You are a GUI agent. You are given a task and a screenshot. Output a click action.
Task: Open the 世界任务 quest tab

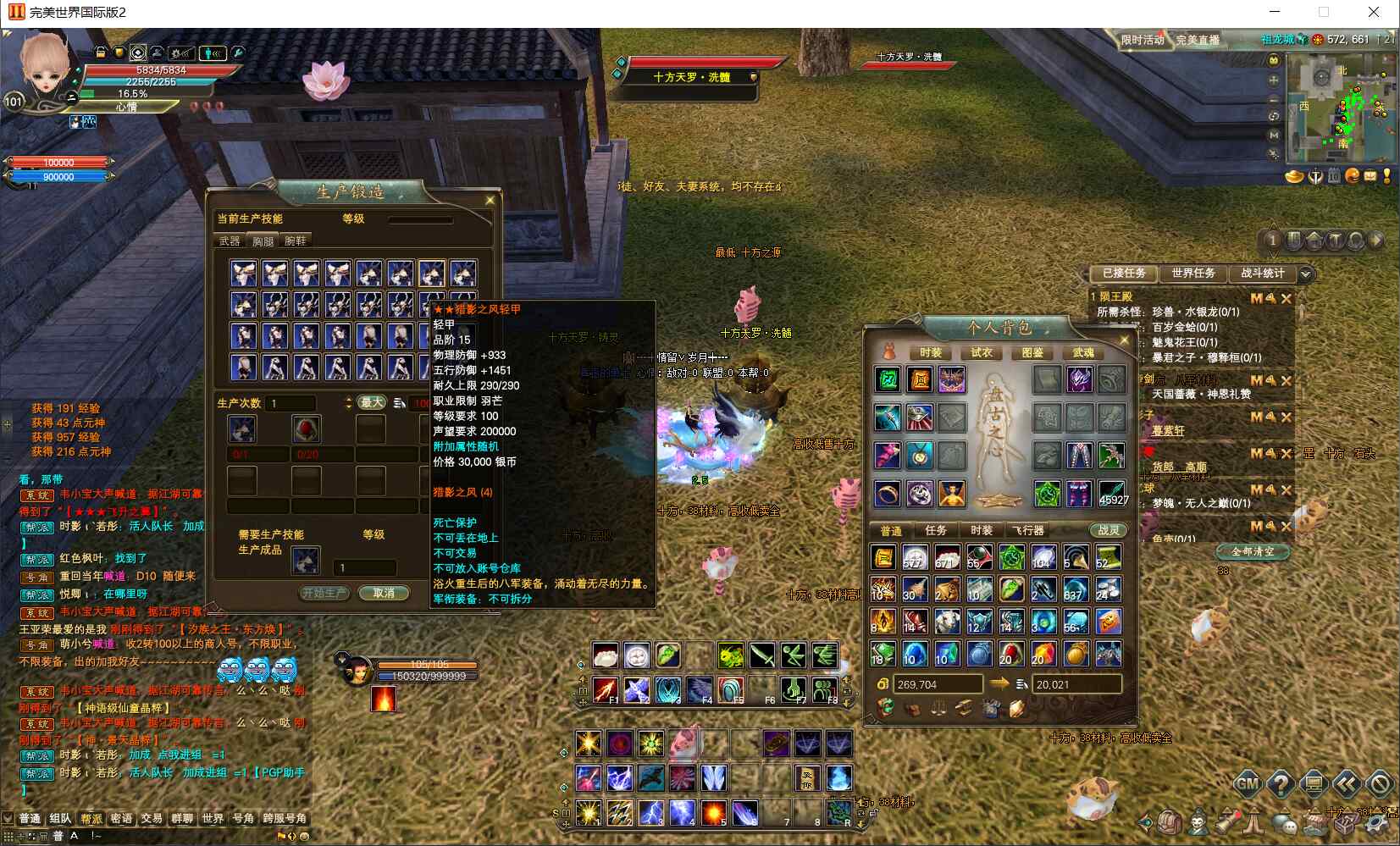(1192, 274)
